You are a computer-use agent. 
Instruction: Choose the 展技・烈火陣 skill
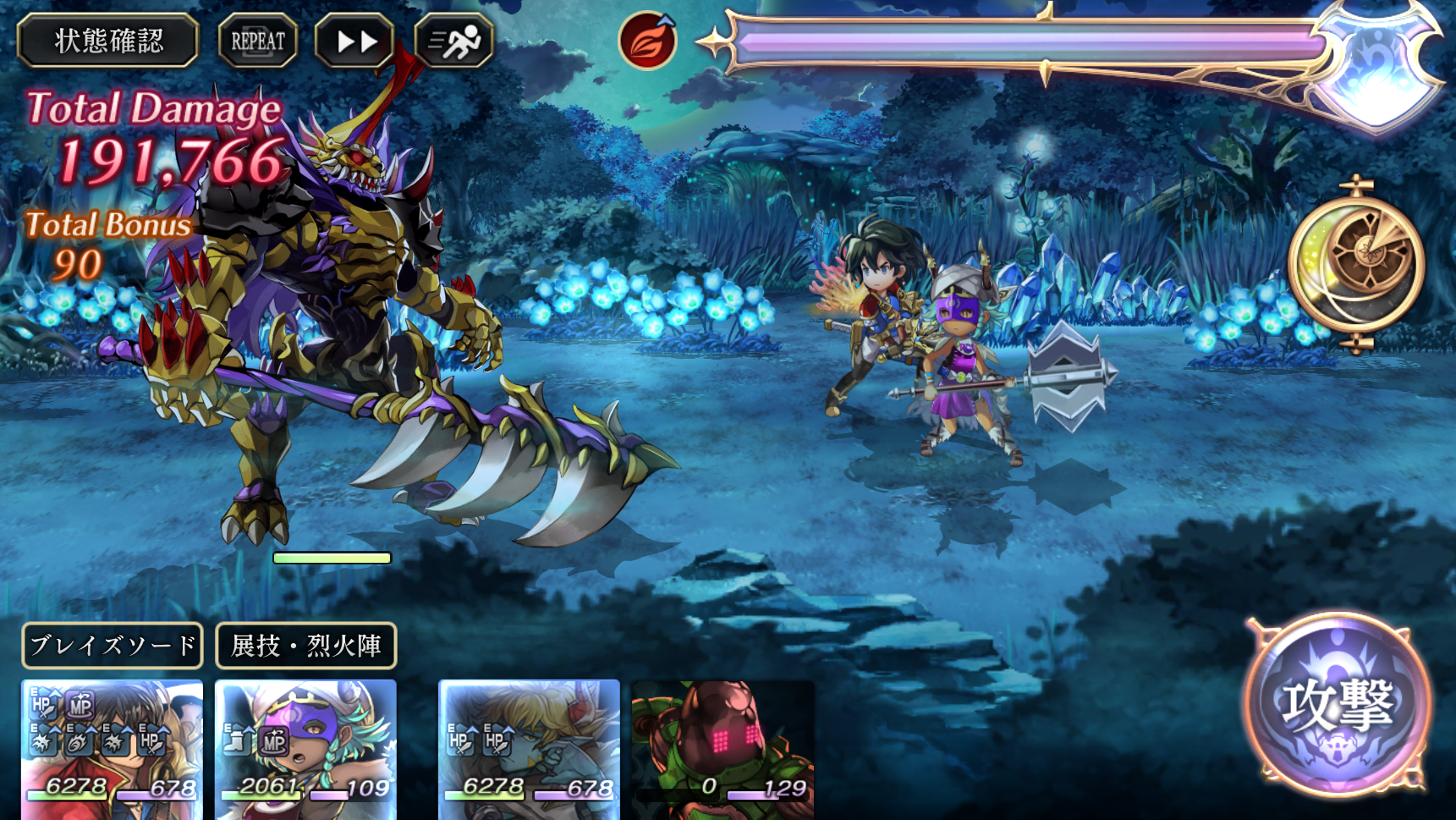coord(305,646)
